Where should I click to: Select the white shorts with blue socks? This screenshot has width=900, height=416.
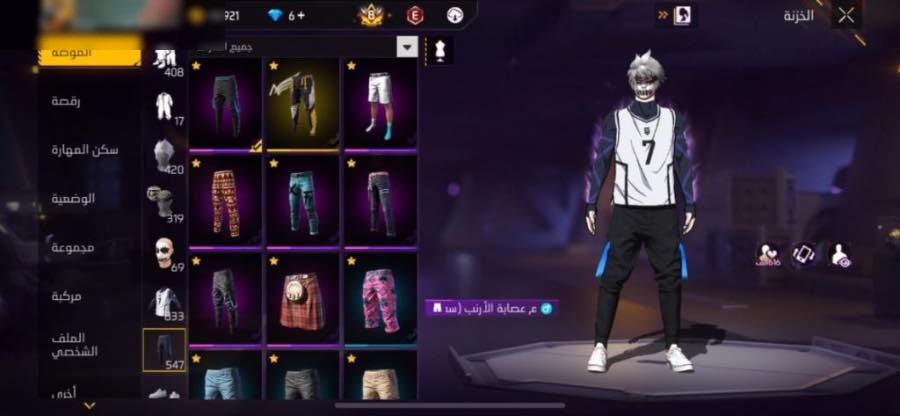(380, 104)
